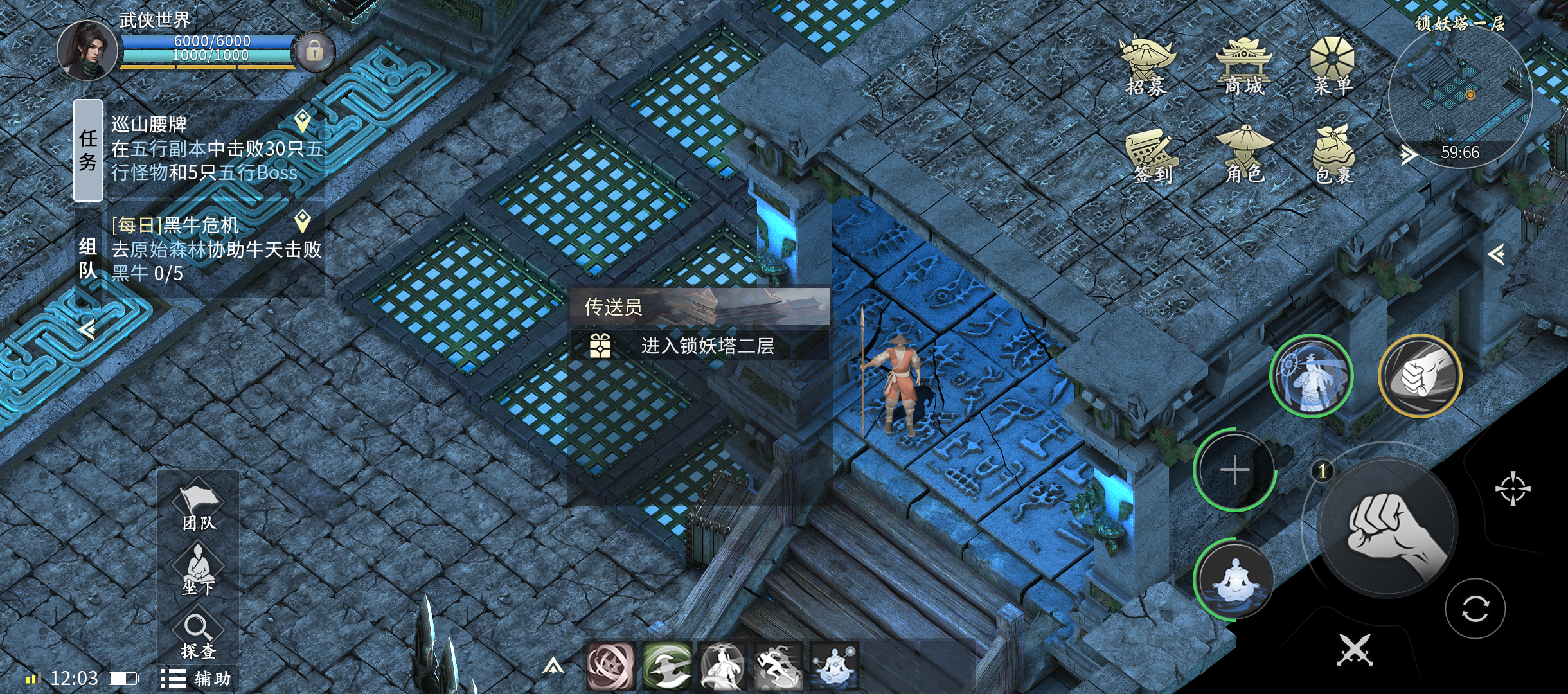Switch to the 组队 party tab
The width and height of the screenshot is (1568, 694).
(88, 258)
